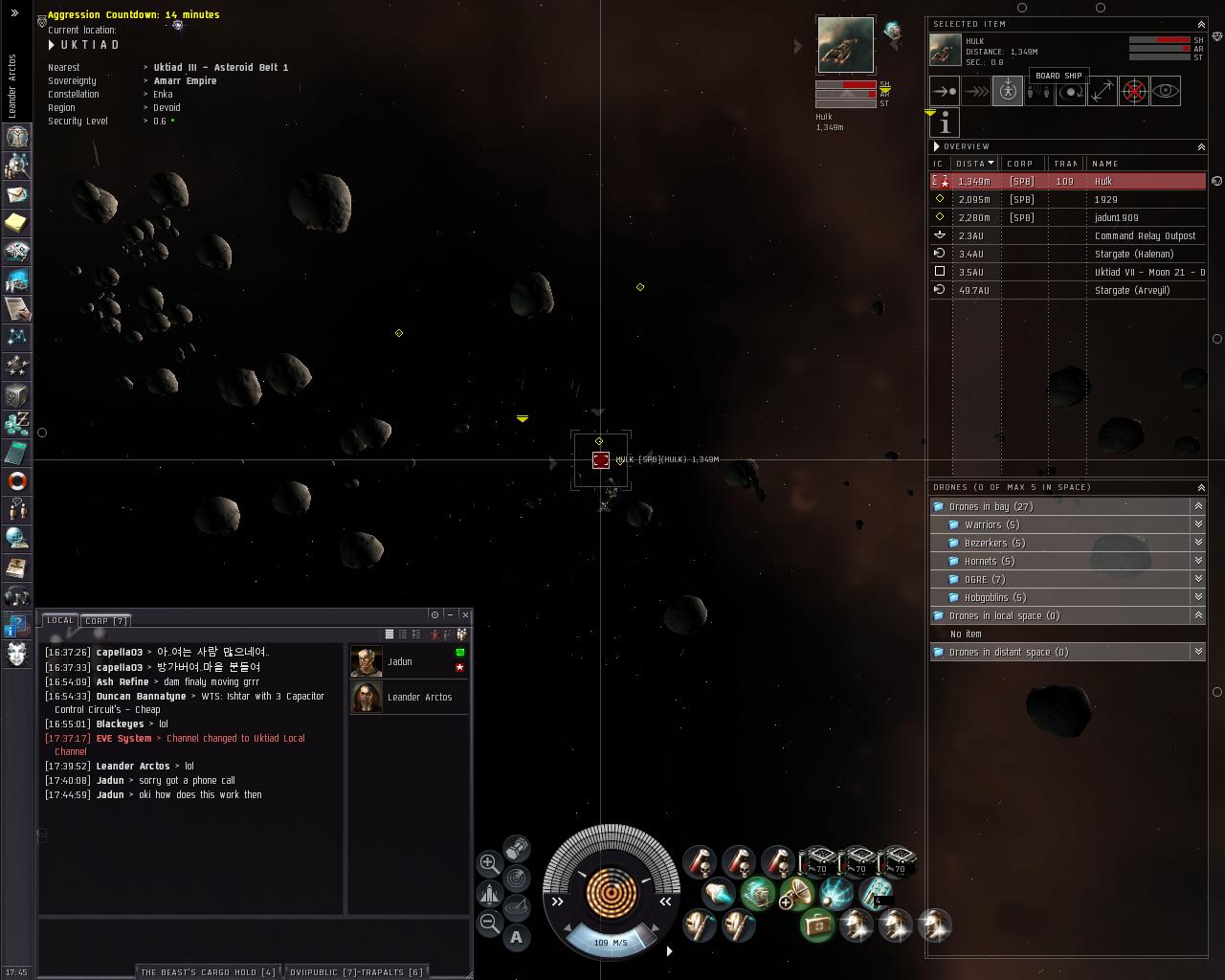This screenshot has width=1225, height=980.
Task: Choose Command Relay Outpost overview entry
Action: (1145, 235)
